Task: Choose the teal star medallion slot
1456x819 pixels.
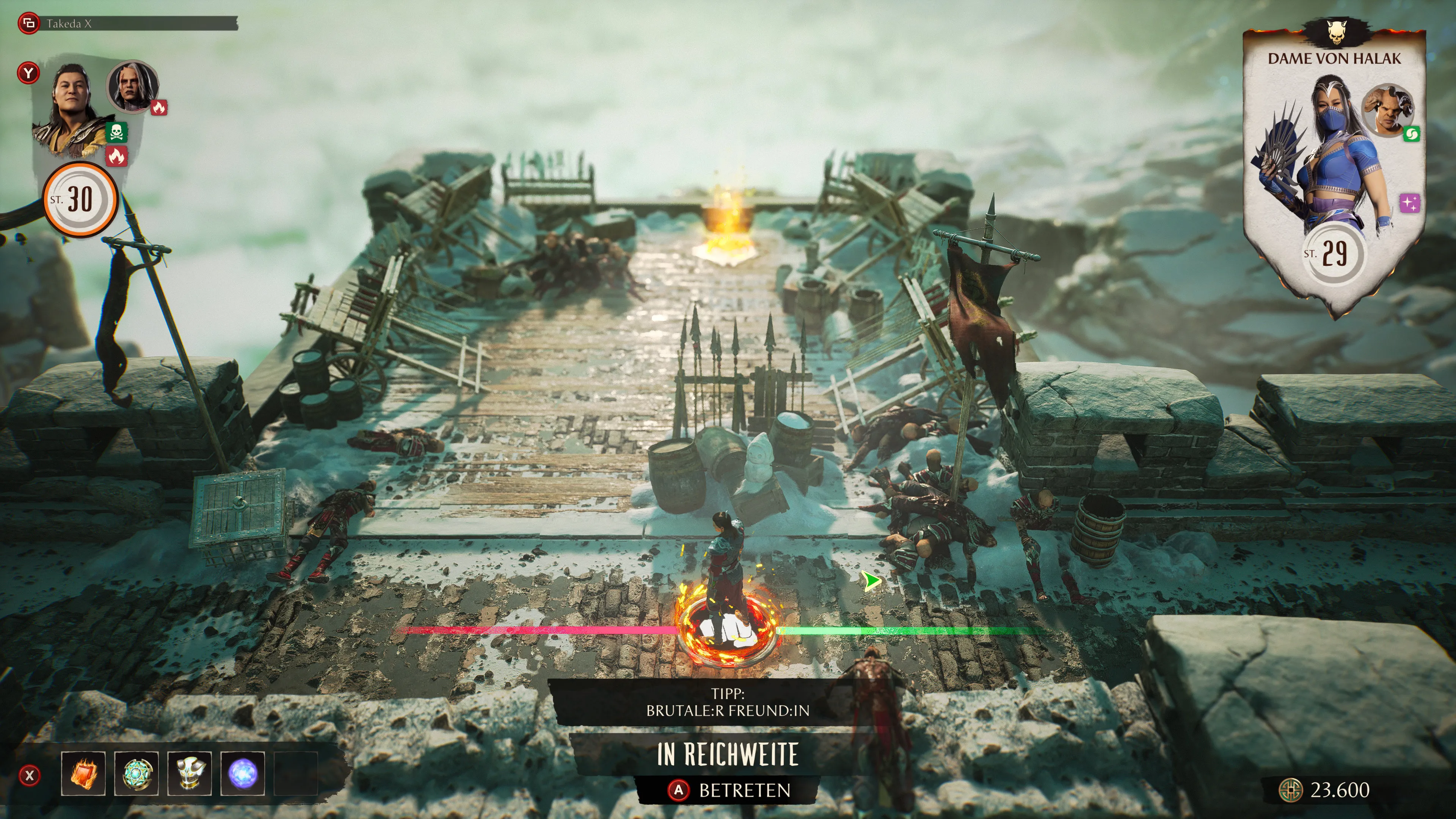Action: point(136,773)
